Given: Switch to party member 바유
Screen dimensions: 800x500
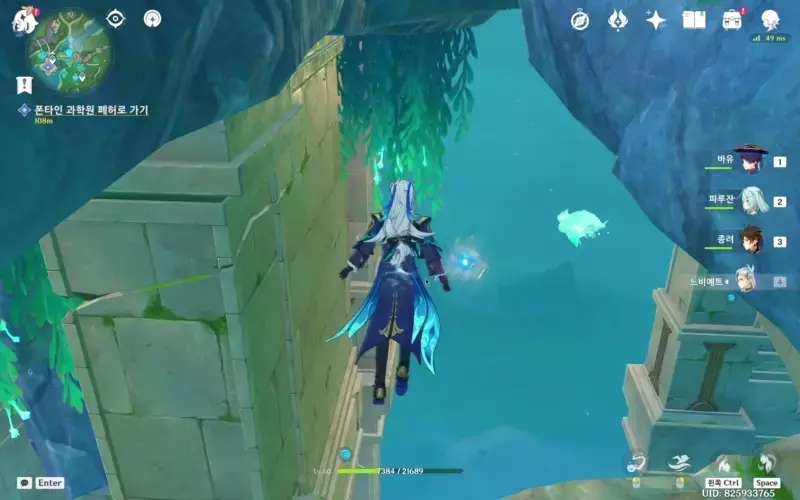Looking at the screenshot, I should pyautogui.click(x=750, y=160).
